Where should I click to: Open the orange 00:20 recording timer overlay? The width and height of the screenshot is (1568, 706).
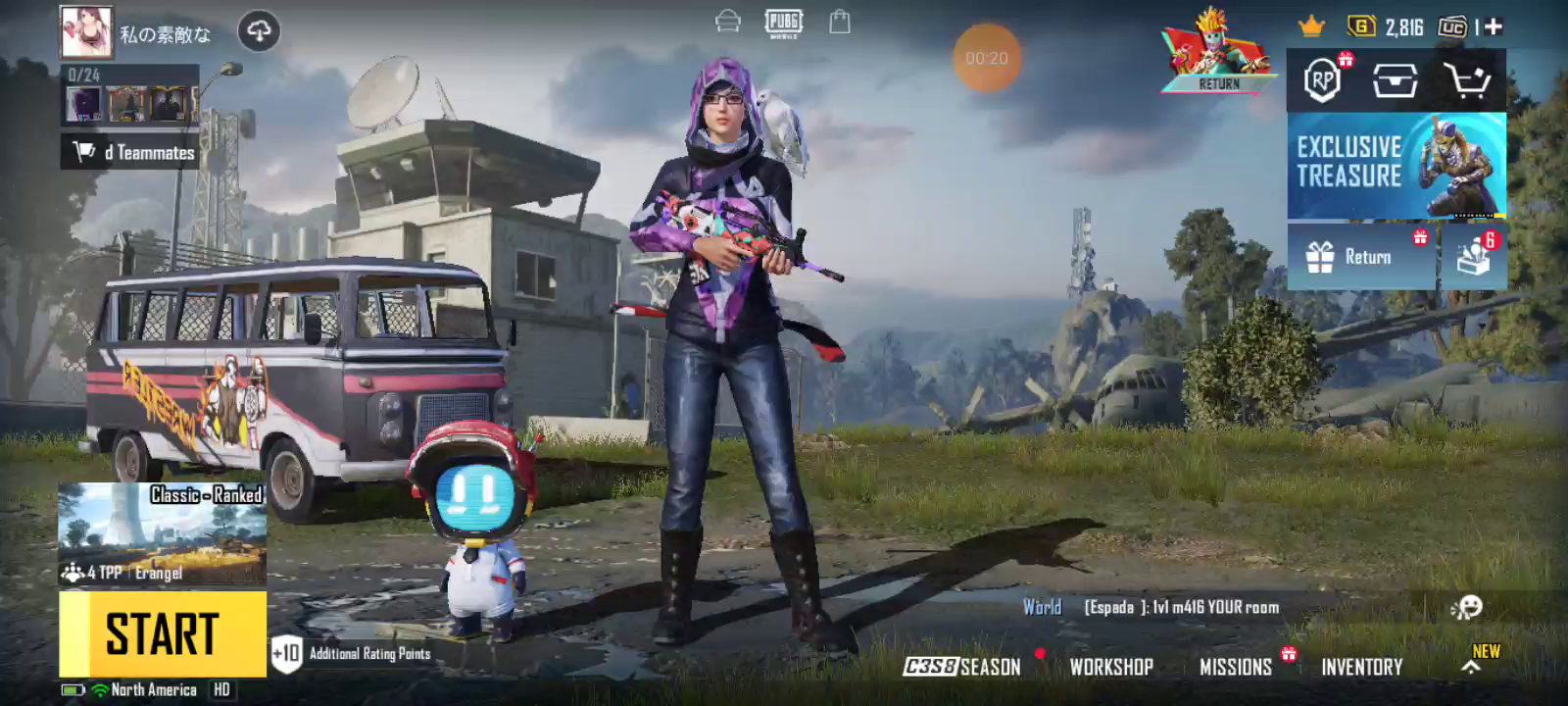[986, 58]
